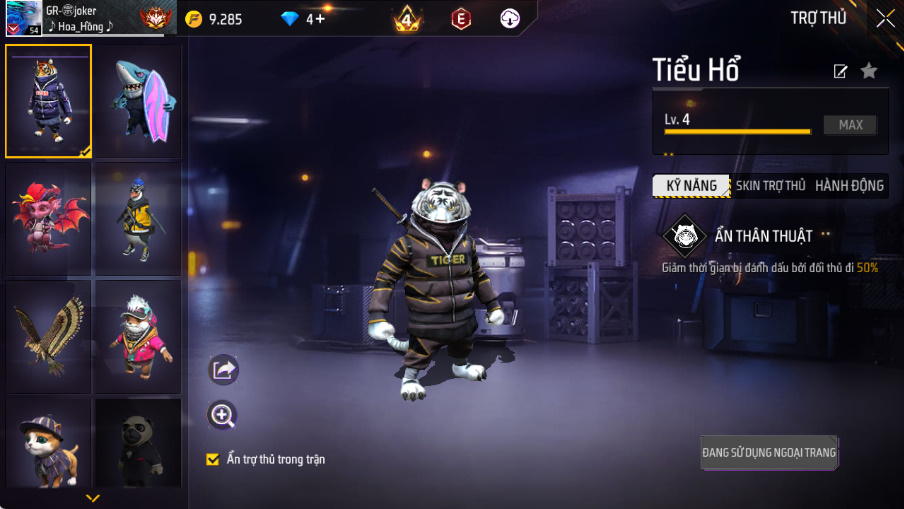Choose the pink-jacket character pet
Image resolution: width=904 pixels, height=509 pixels.
click(x=139, y=337)
